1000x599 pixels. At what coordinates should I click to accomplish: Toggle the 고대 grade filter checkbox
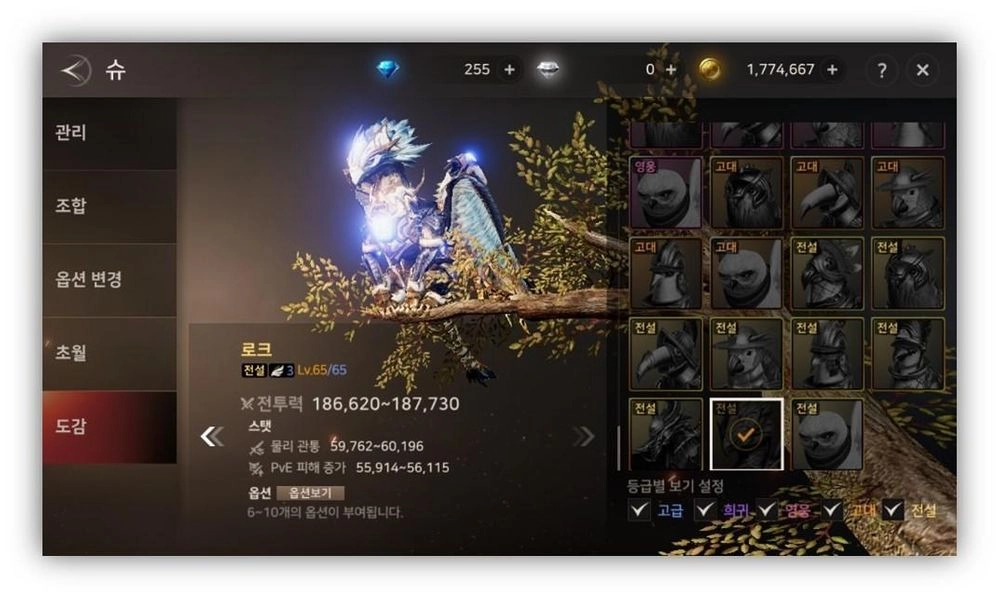click(x=833, y=511)
